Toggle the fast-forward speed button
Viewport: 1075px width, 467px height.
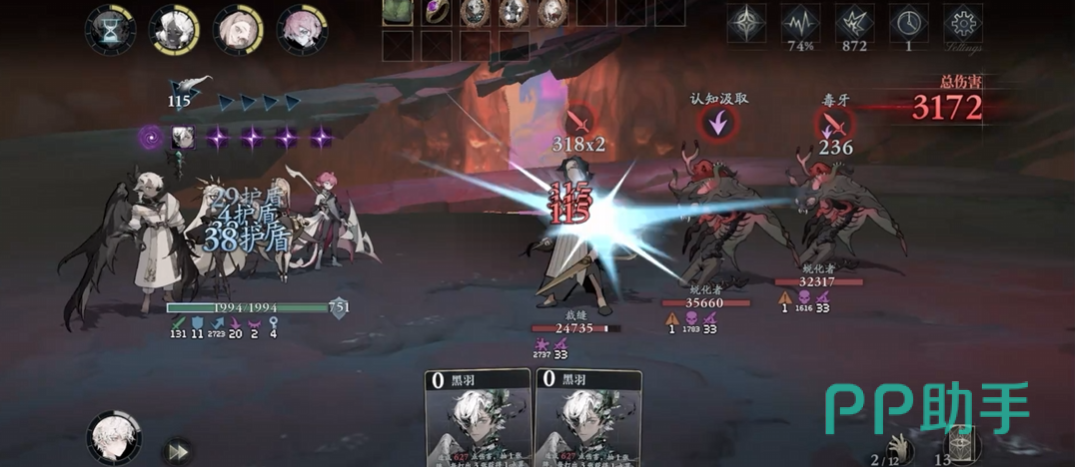point(176,449)
